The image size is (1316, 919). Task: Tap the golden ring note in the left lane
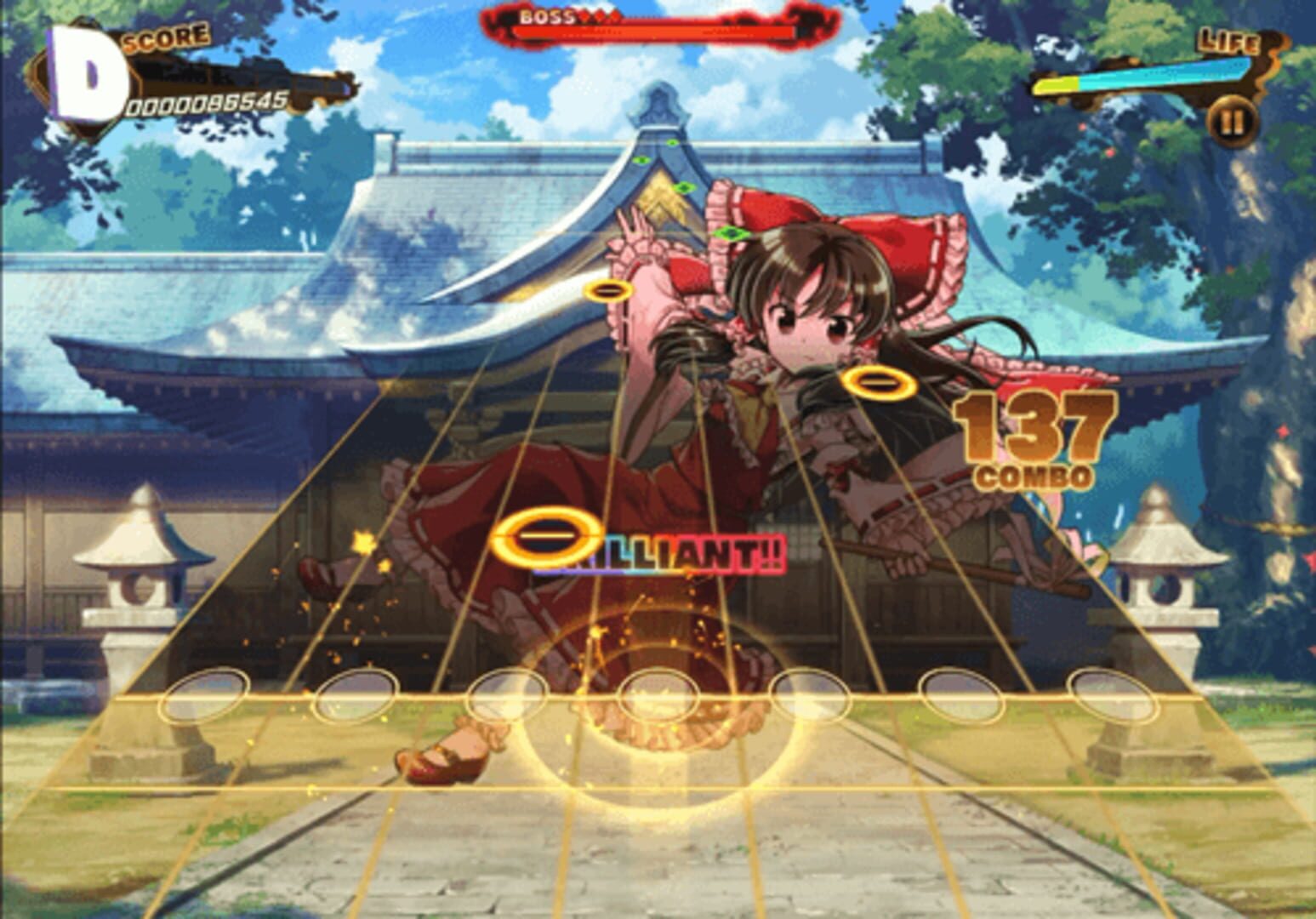coord(550,534)
